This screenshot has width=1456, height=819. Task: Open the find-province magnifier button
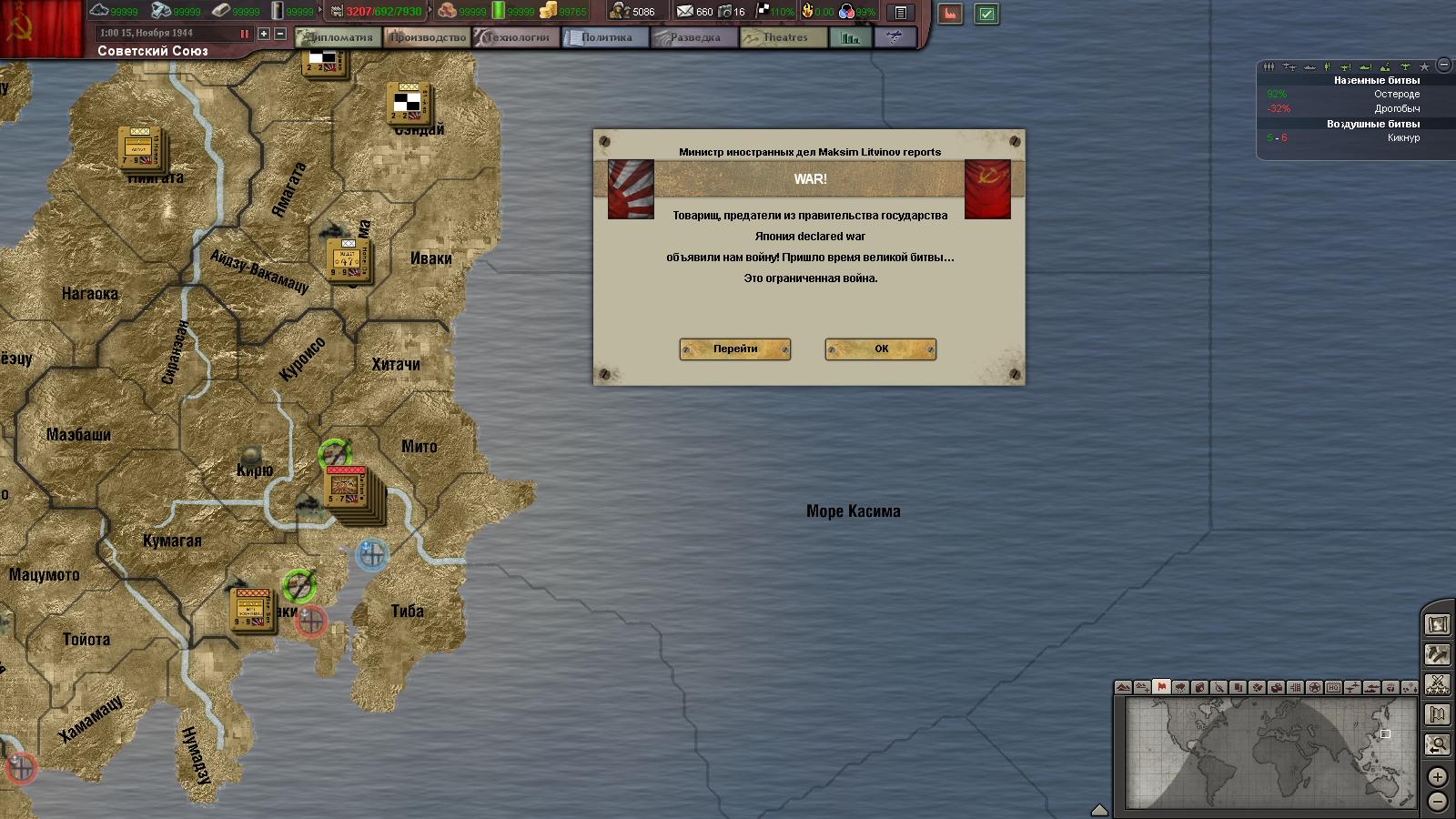1437,745
